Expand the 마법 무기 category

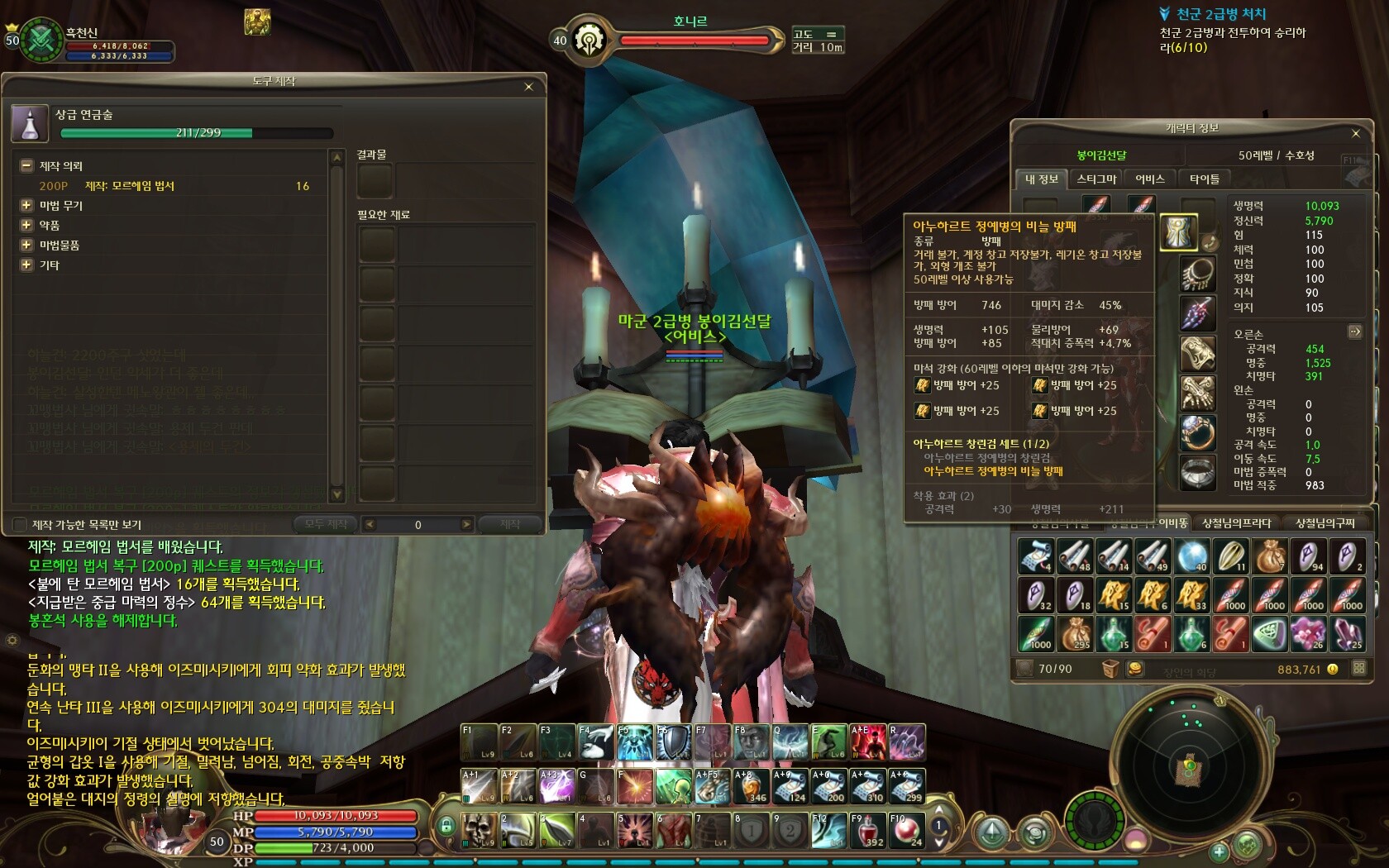coord(26,205)
